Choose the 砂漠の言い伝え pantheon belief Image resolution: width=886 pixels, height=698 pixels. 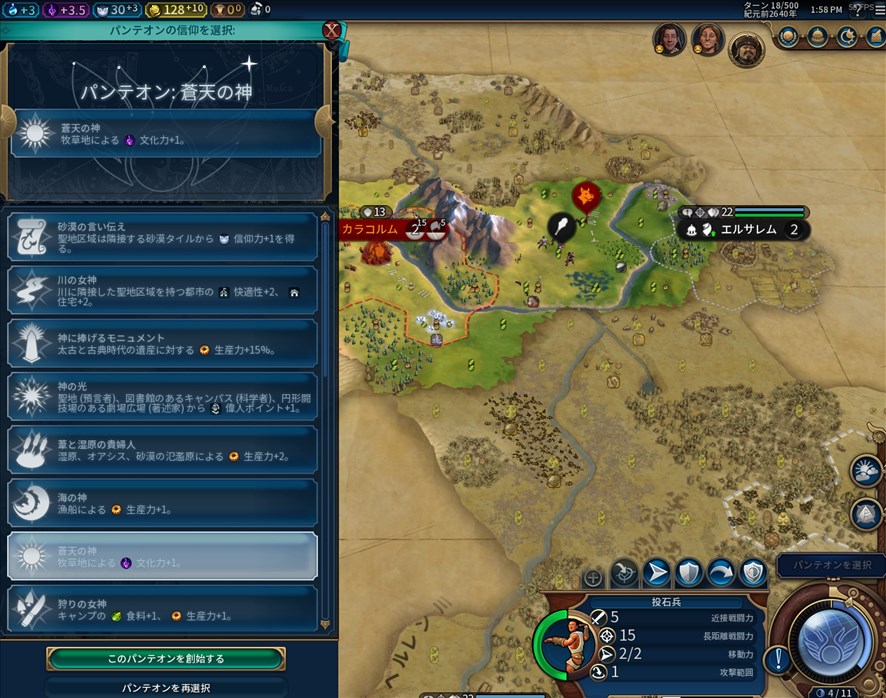pos(163,237)
